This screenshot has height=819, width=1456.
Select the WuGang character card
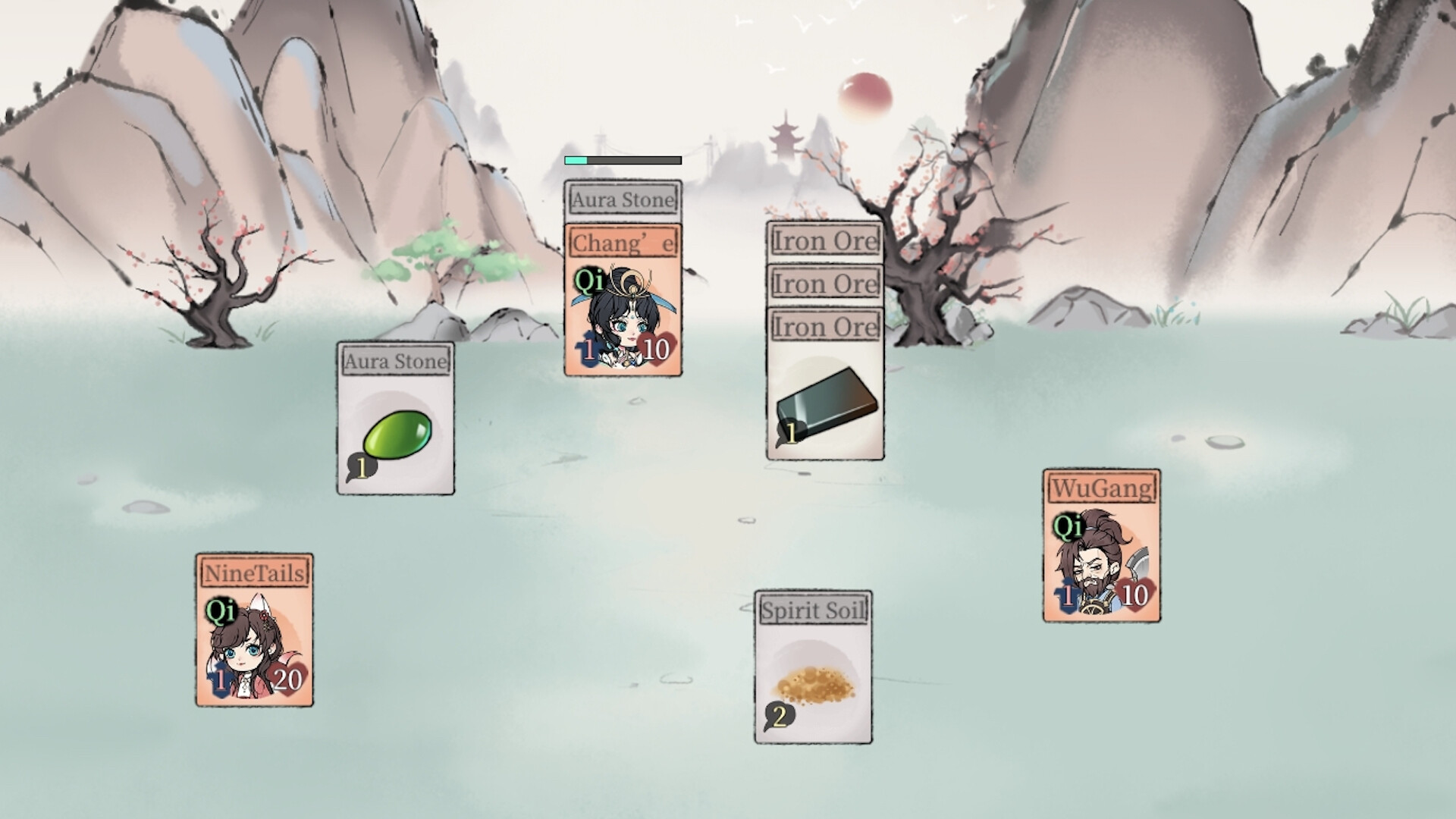[x=1100, y=544]
